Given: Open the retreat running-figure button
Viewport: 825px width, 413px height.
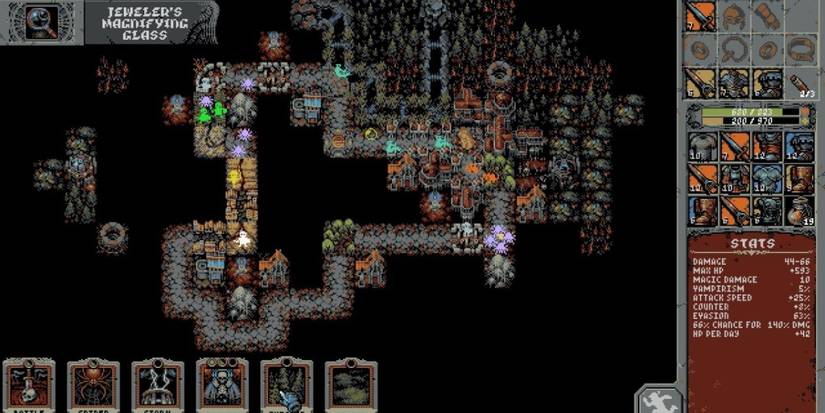Looking at the screenshot, I should point(660,400).
